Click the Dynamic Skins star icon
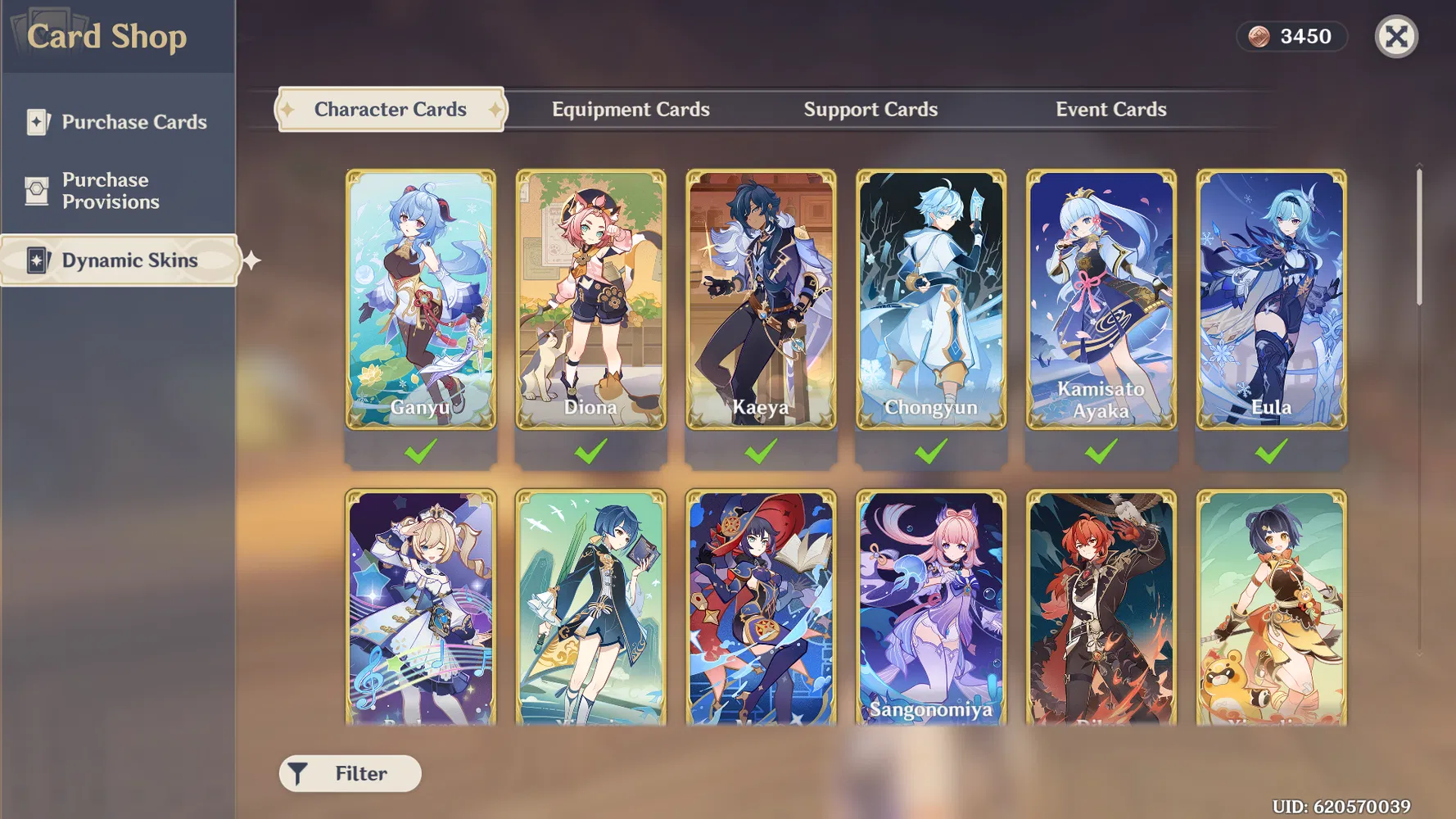This screenshot has width=1456, height=819. coord(37,260)
